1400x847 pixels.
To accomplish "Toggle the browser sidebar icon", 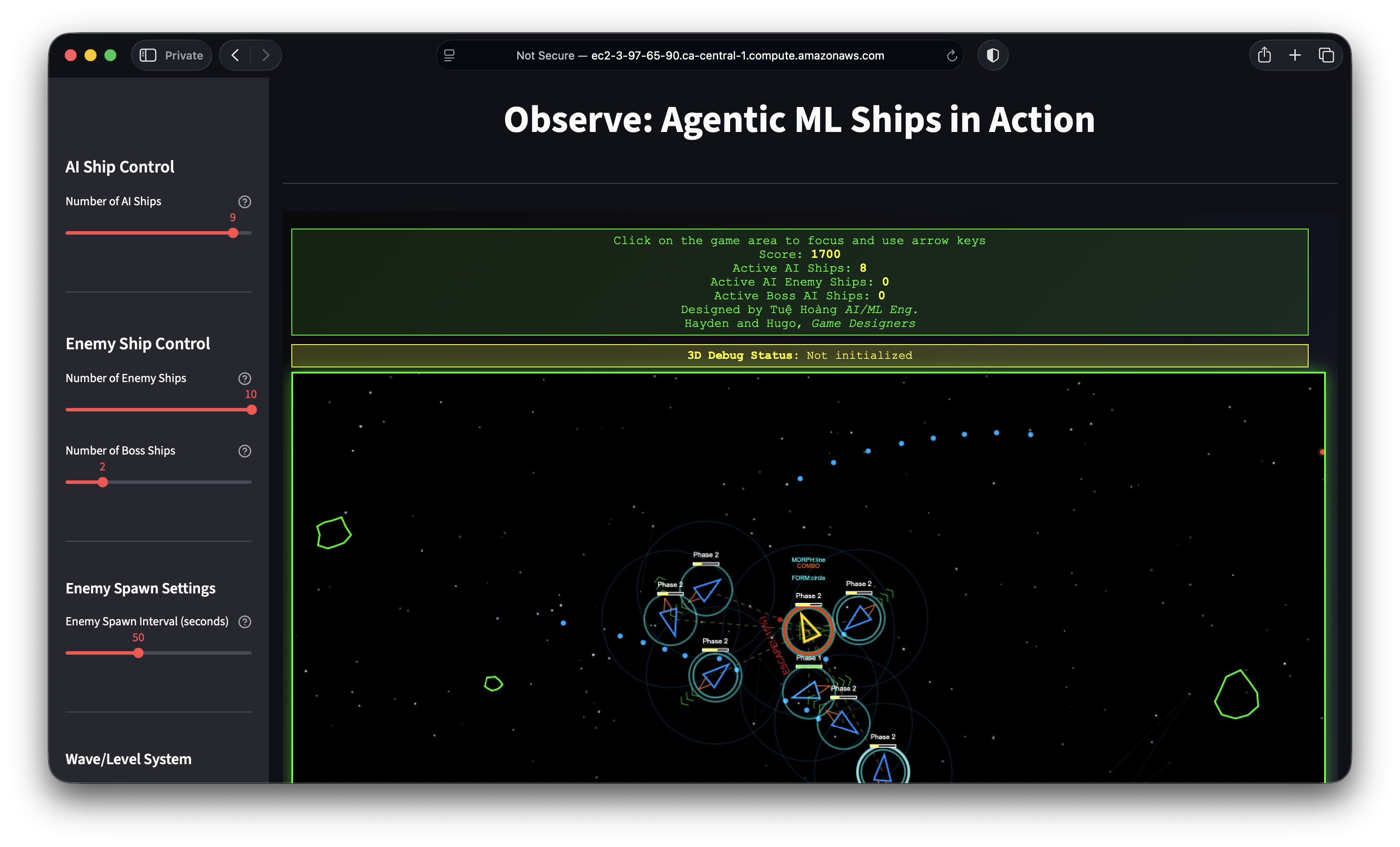I will [148, 55].
